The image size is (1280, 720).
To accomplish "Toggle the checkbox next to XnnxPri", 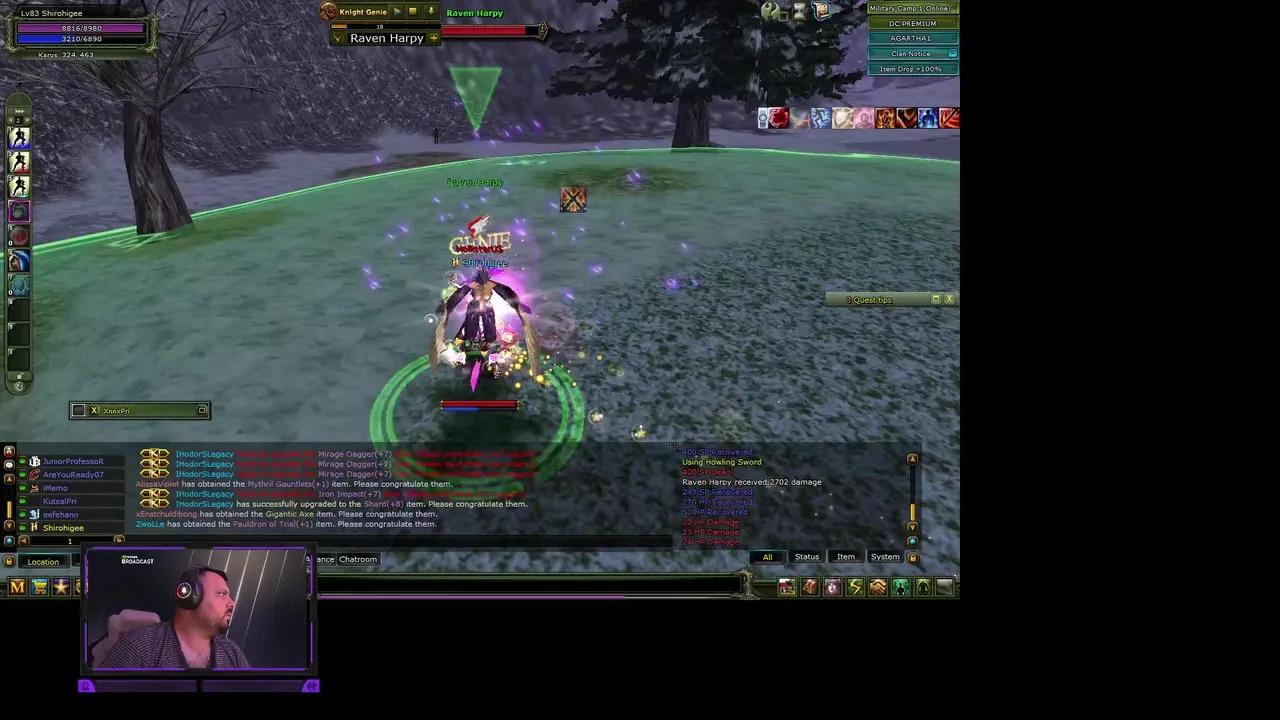I will (80, 410).
